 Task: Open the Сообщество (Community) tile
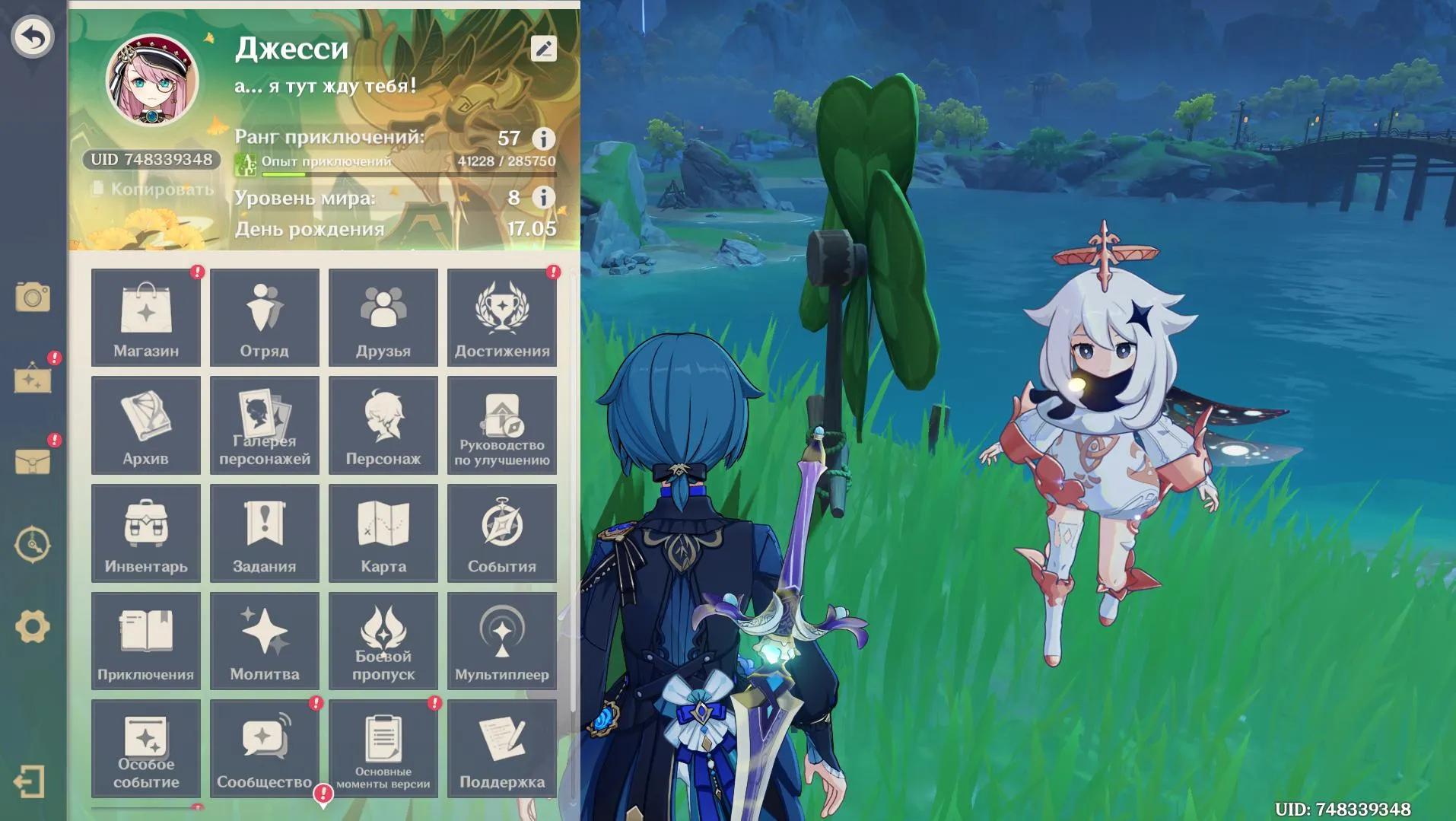point(264,749)
